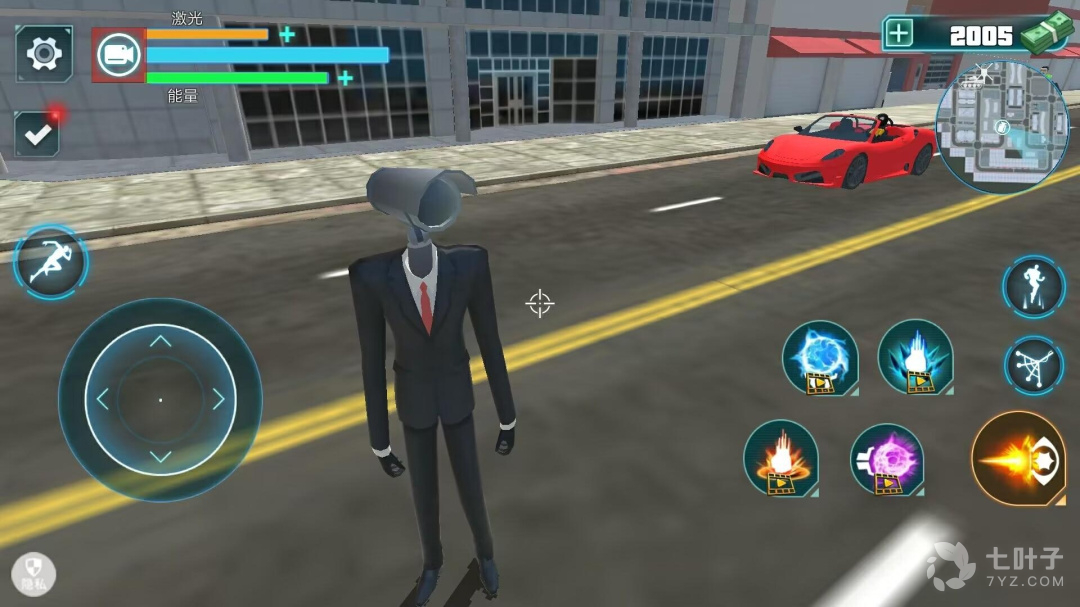Open the gear settings menu
The width and height of the screenshot is (1080, 607).
[44, 53]
